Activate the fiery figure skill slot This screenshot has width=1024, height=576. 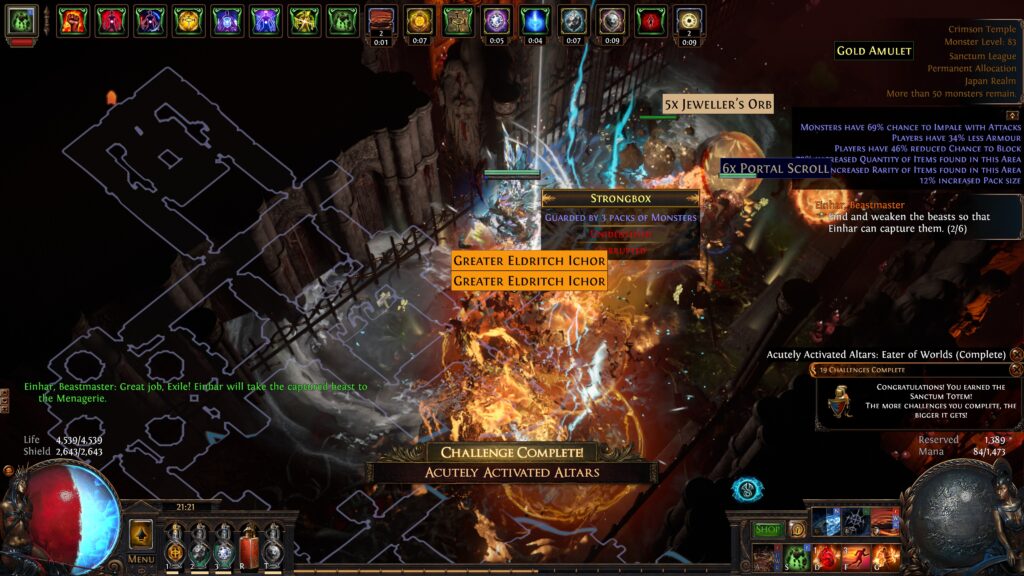point(885,557)
